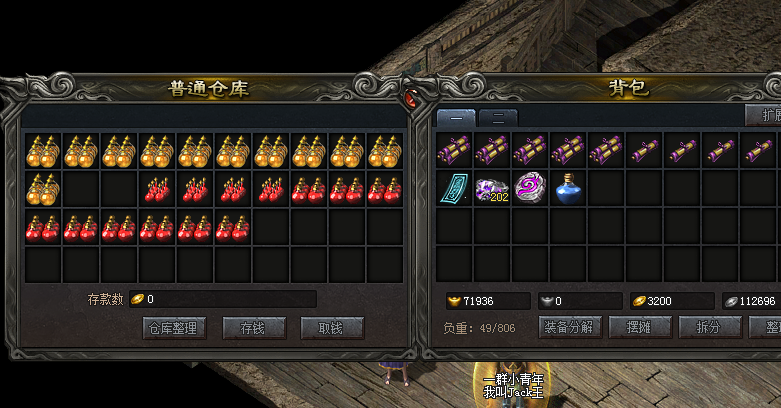Select the blue potion flask in backpack

[x=569, y=187]
